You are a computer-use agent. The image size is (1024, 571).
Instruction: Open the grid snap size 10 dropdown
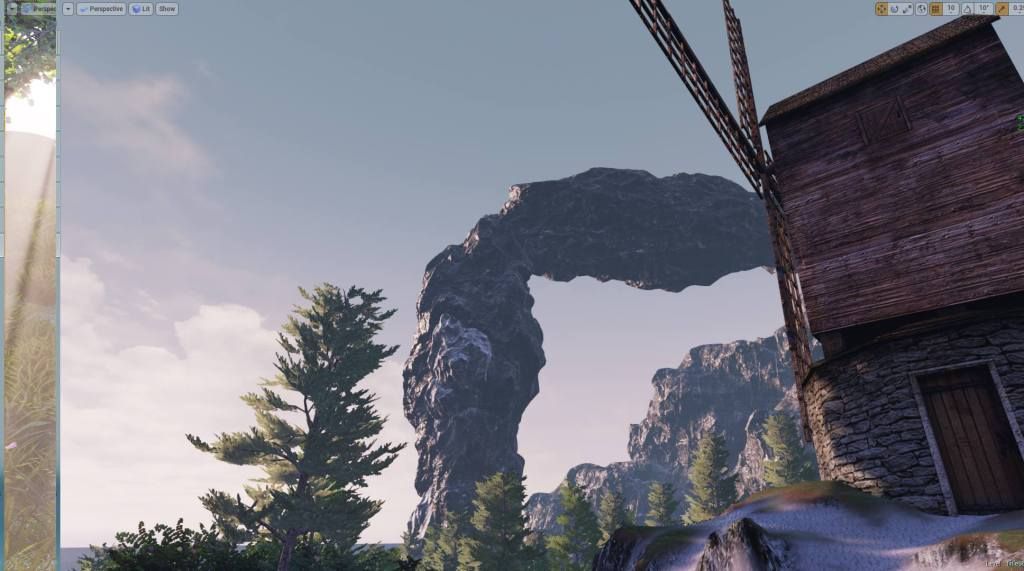tap(951, 9)
